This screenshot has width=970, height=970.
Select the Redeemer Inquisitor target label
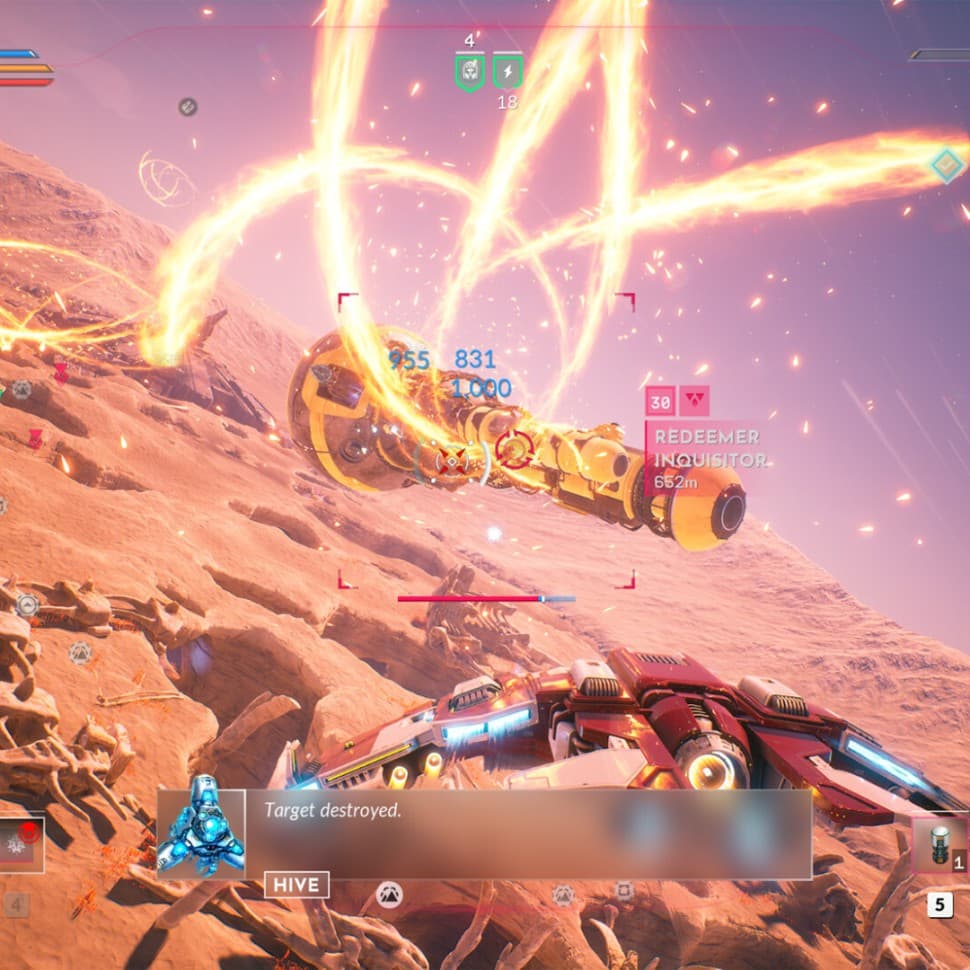[x=708, y=448]
